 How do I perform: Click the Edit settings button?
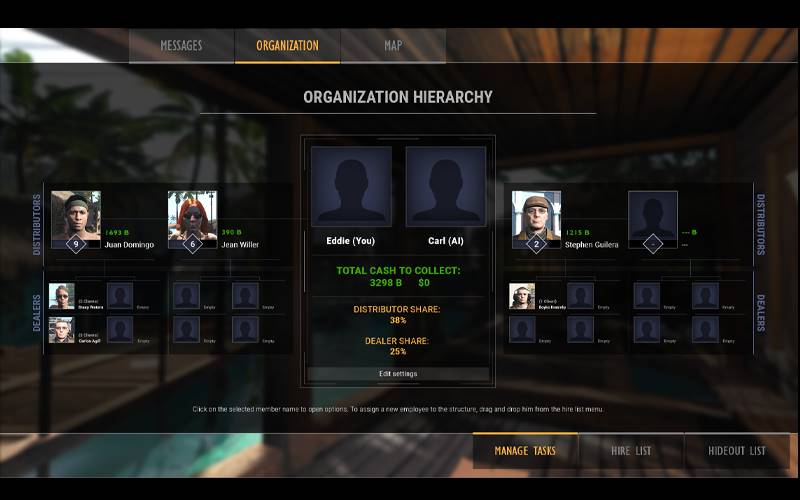tap(398, 374)
